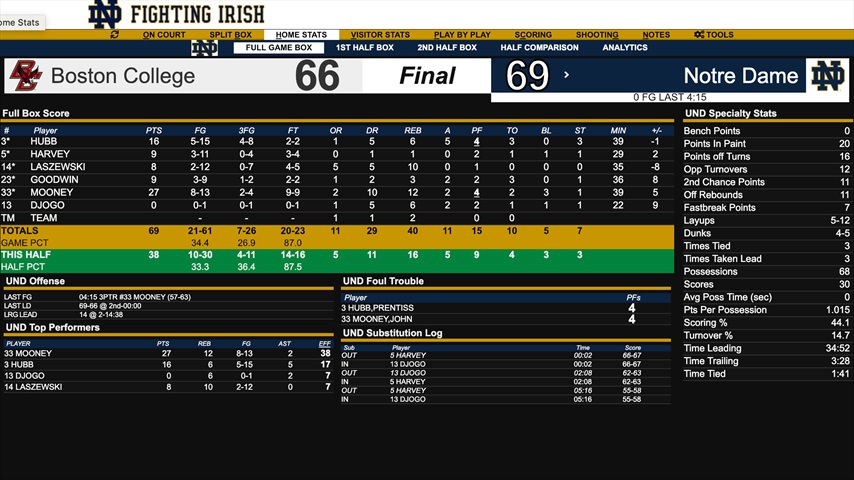Show the 2nd Half Box

pos(447,48)
